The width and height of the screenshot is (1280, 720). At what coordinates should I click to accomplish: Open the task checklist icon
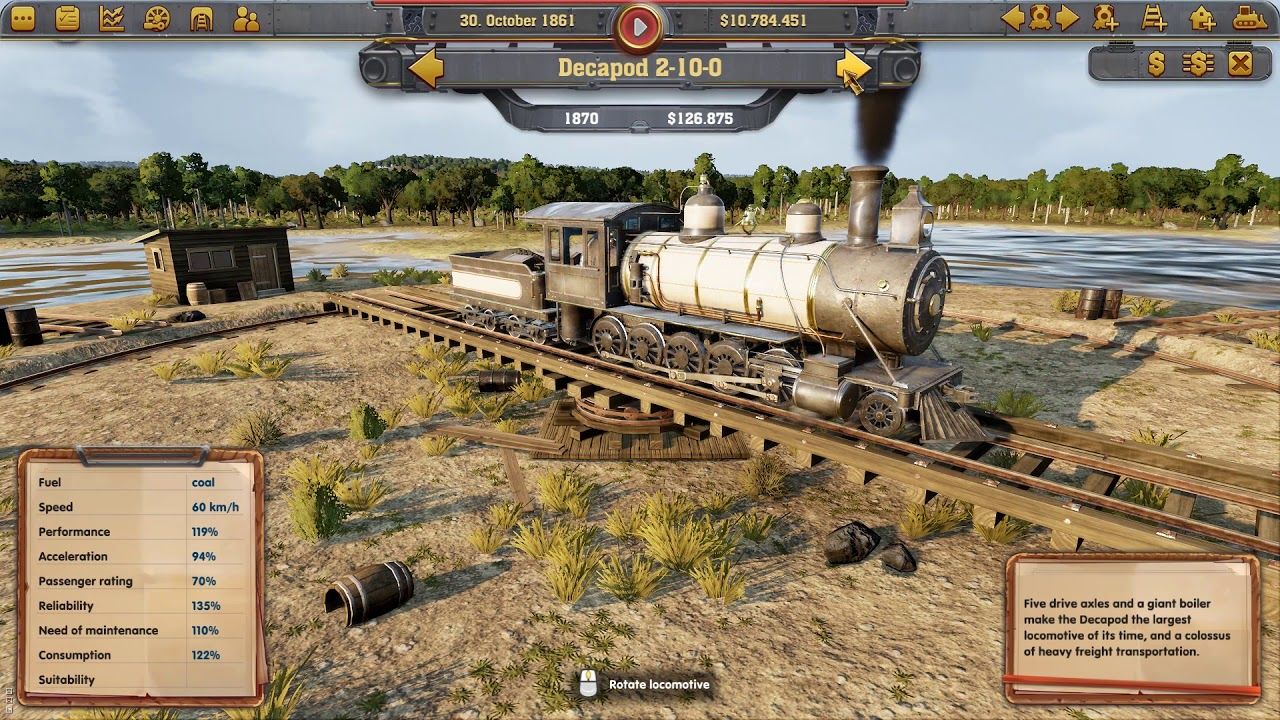tap(67, 18)
